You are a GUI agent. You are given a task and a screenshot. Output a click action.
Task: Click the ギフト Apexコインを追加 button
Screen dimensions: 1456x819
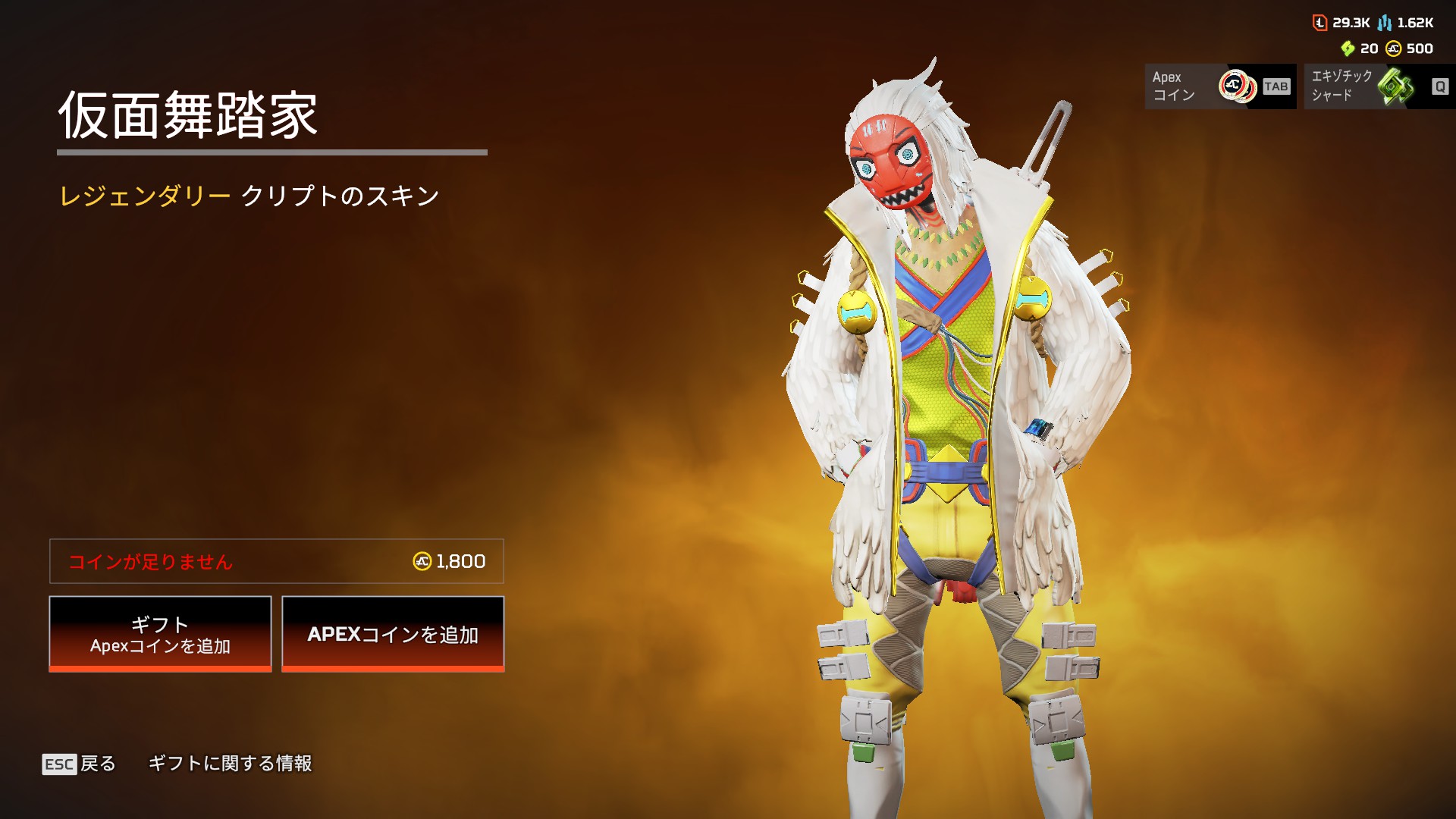point(160,634)
